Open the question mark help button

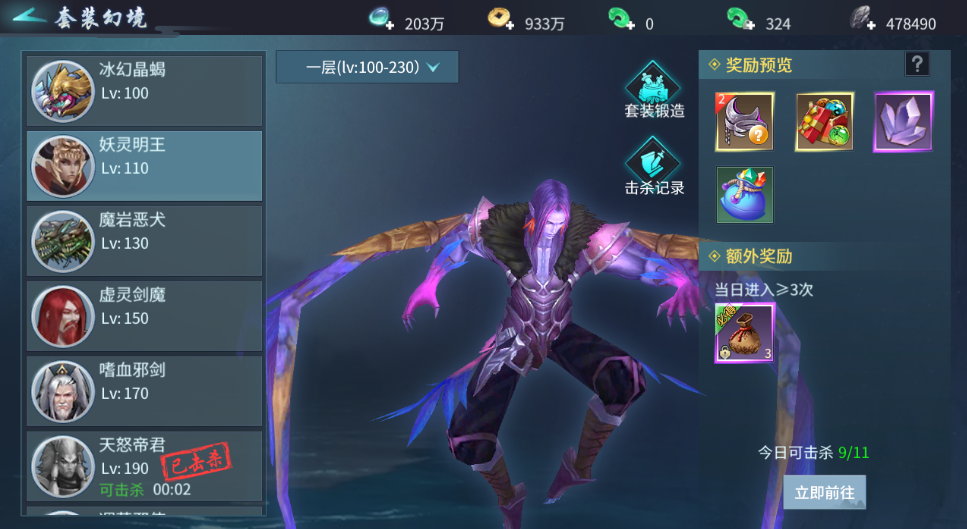pyautogui.click(x=916, y=65)
